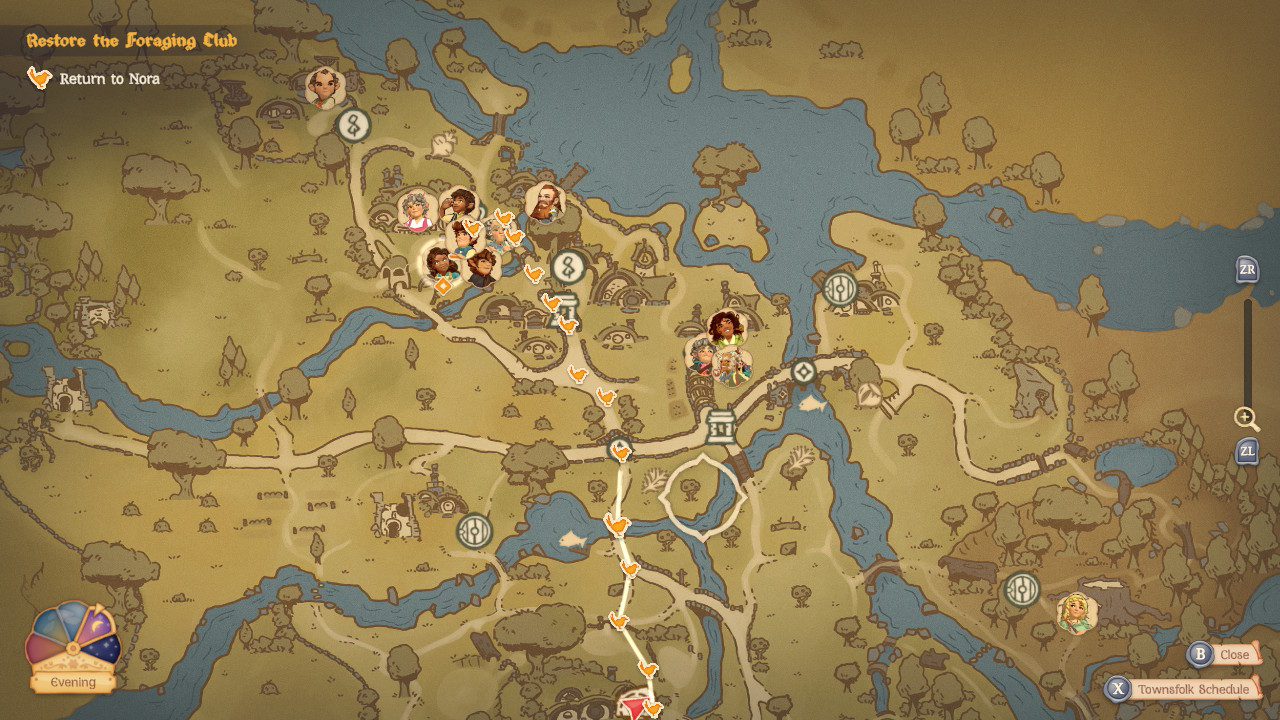This screenshot has width=1280, height=720.
Task: Click the rune marker below the bald hobbit
Action: click(352, 125)
